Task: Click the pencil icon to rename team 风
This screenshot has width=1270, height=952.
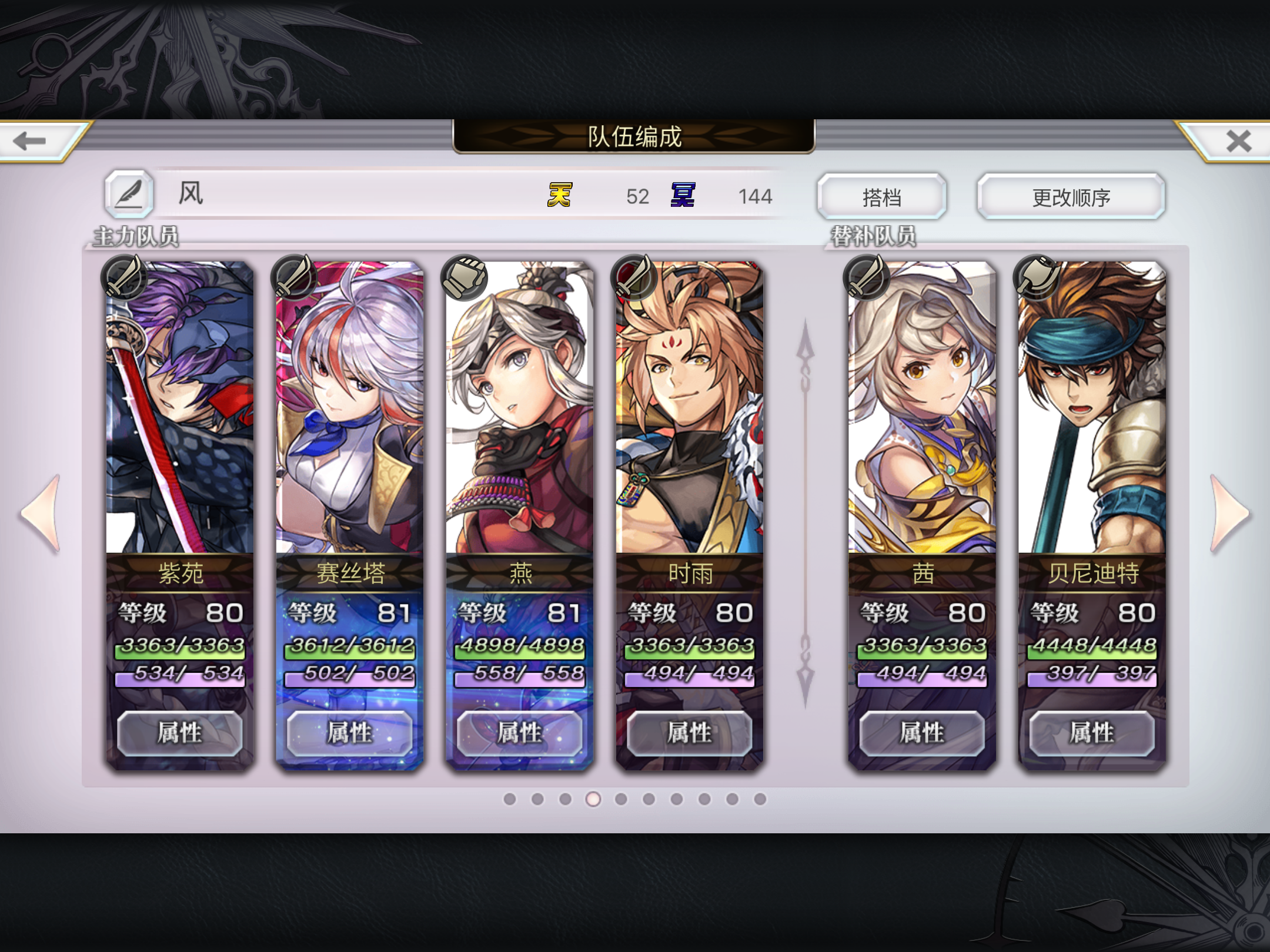Action: point(128,193)
